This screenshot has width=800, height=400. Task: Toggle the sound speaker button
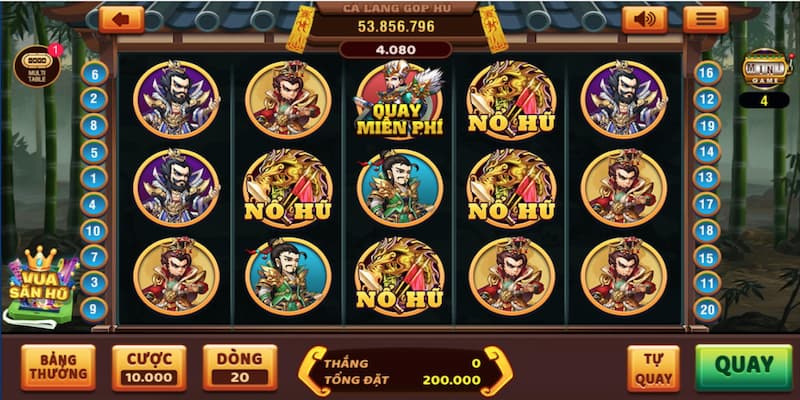coord(644,19)
